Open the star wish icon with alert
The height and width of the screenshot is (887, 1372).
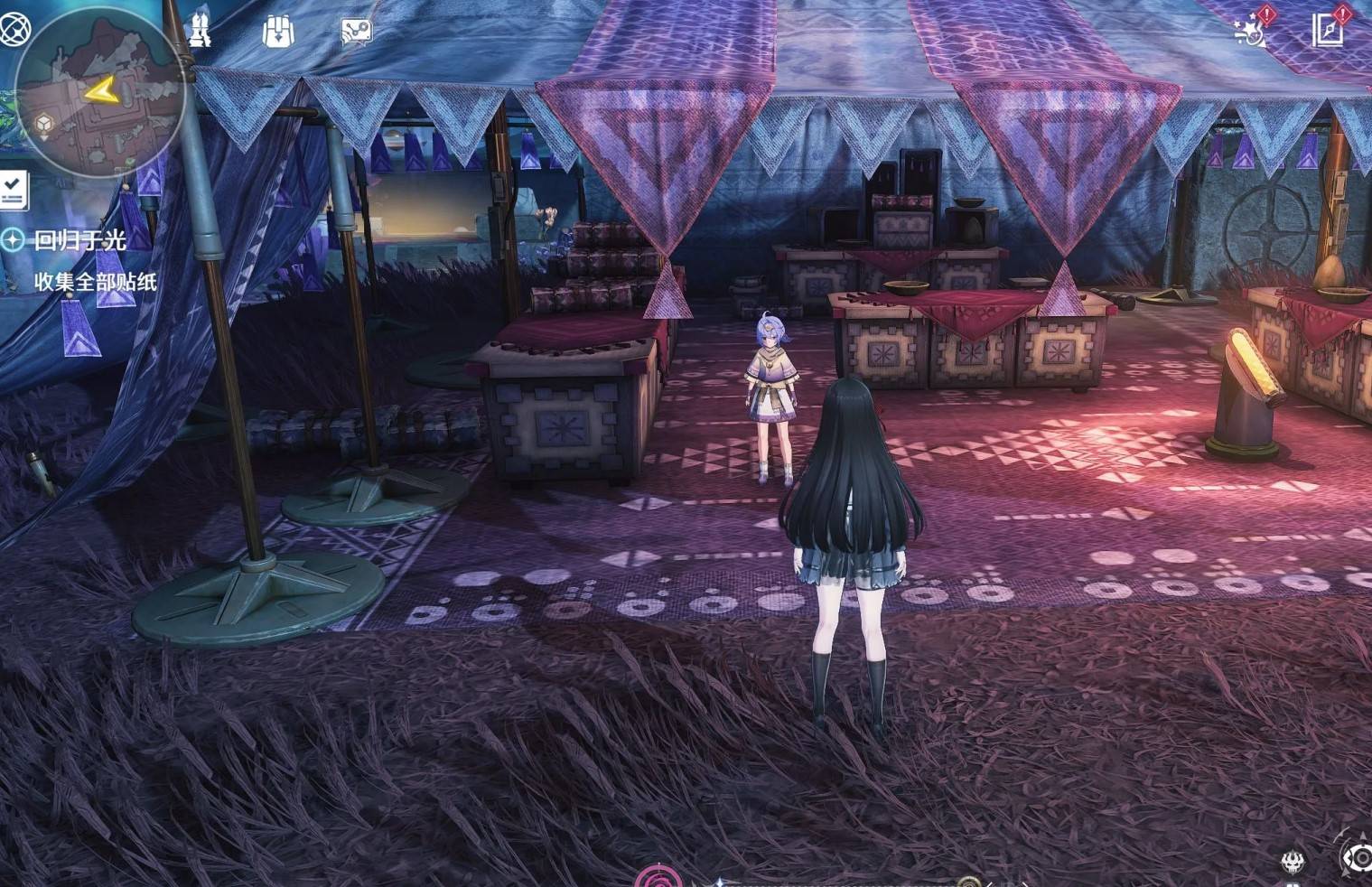click(1251, 31)
